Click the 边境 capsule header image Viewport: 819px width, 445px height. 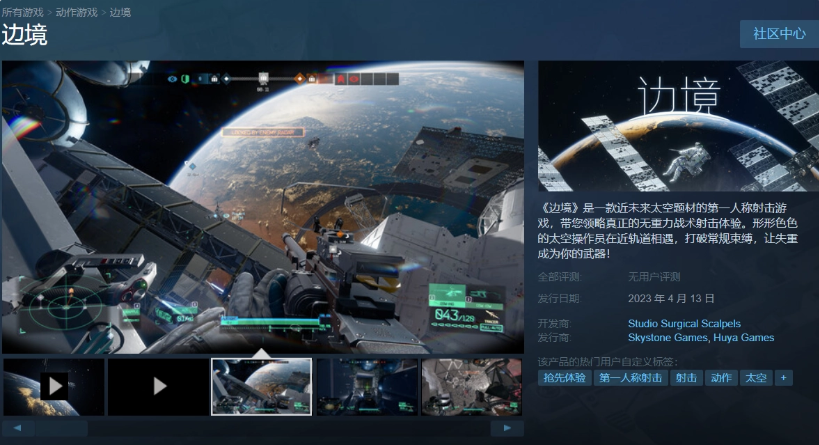pos(678,126)
